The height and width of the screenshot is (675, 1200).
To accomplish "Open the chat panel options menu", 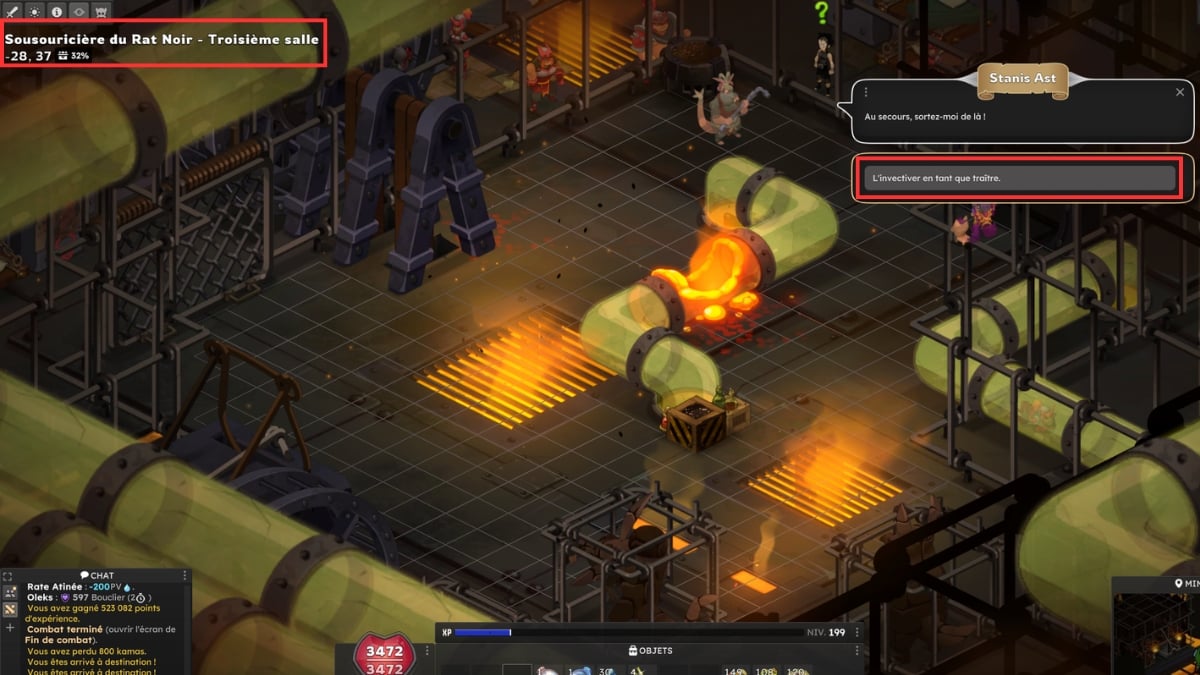I will [x=185, y=575].
